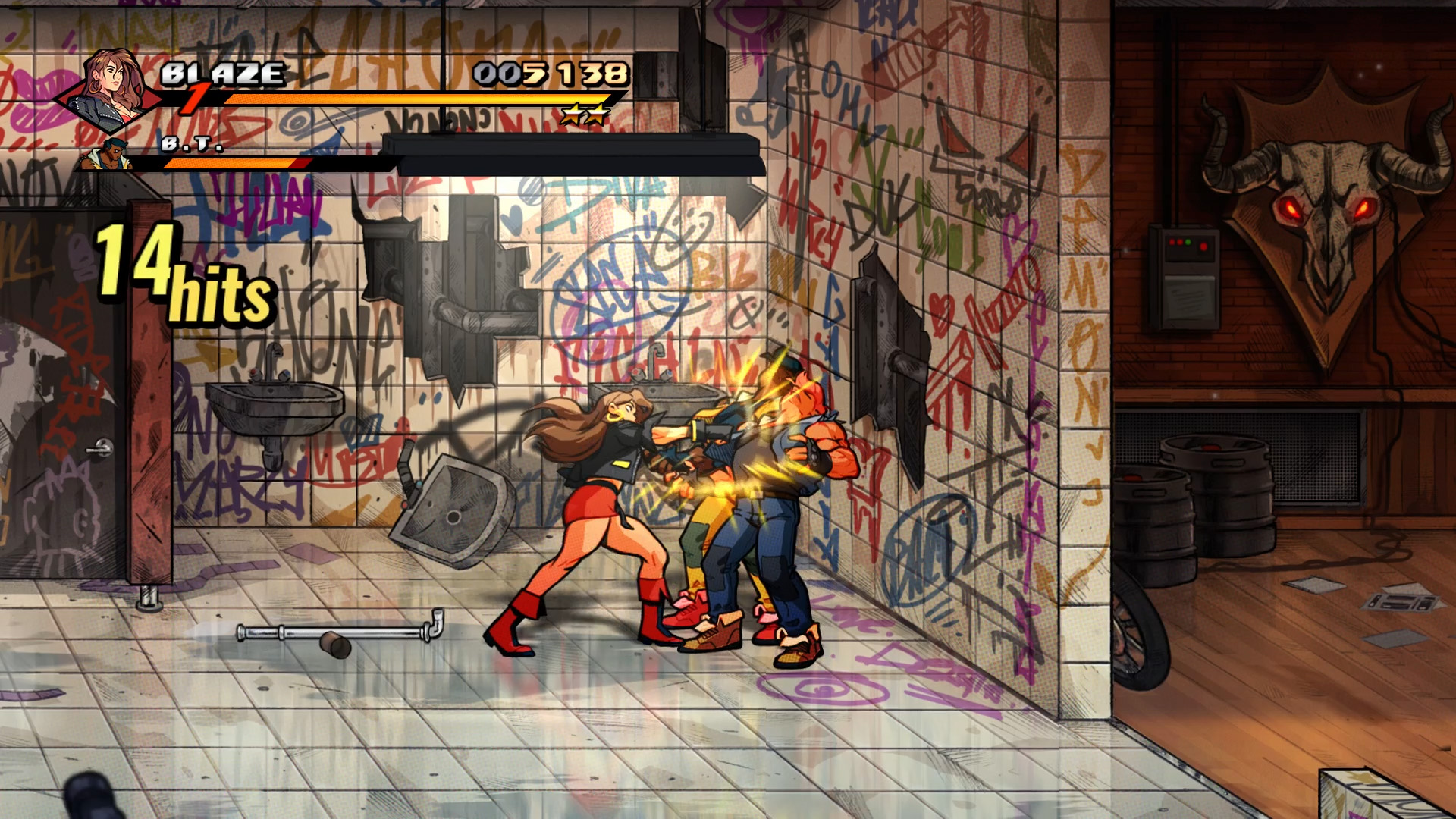Select the B.T. enemy portrait
Screen dimensions: 1456x819
[x=106, y=155]
